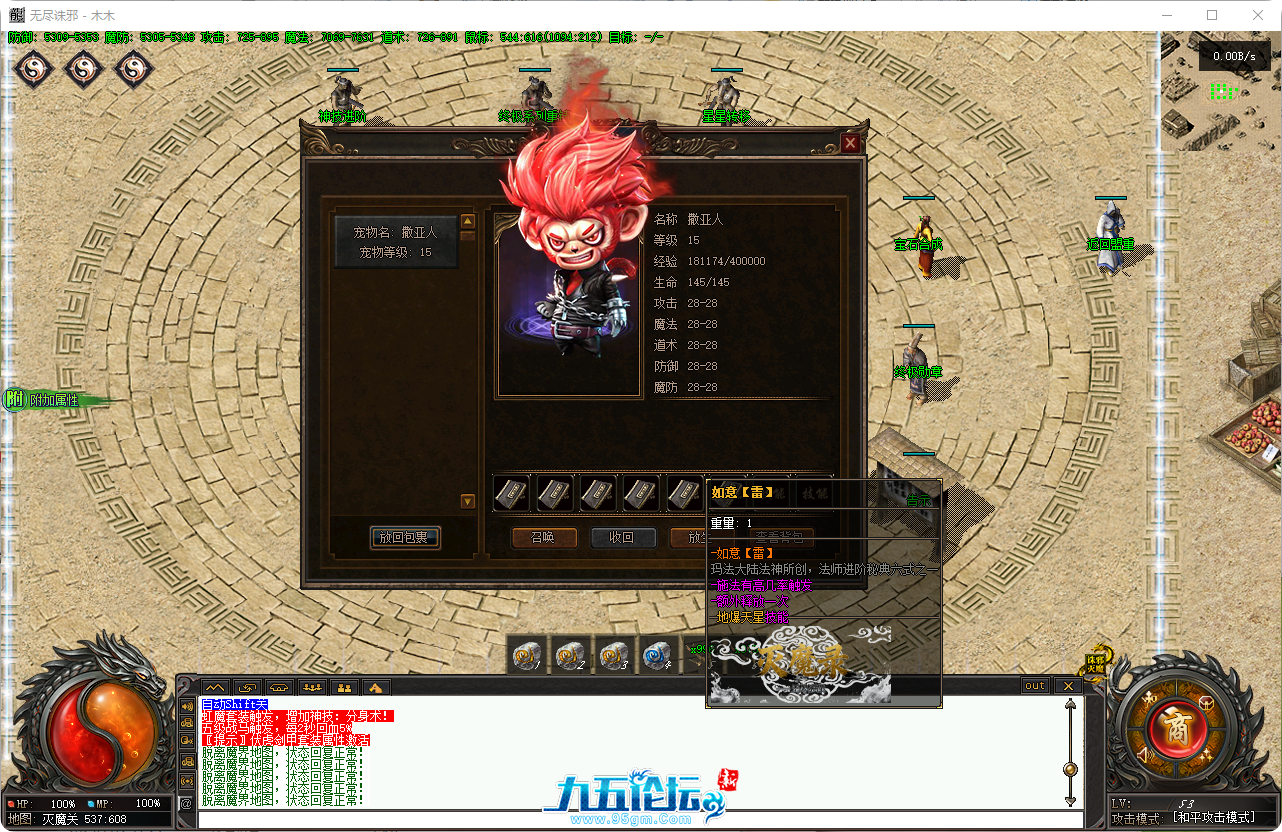Image resolution: width=1282 pixels, height=832 pixels.
Task: Mute sound with the speaker icon on circular menu
Action: click(1144, 755)
